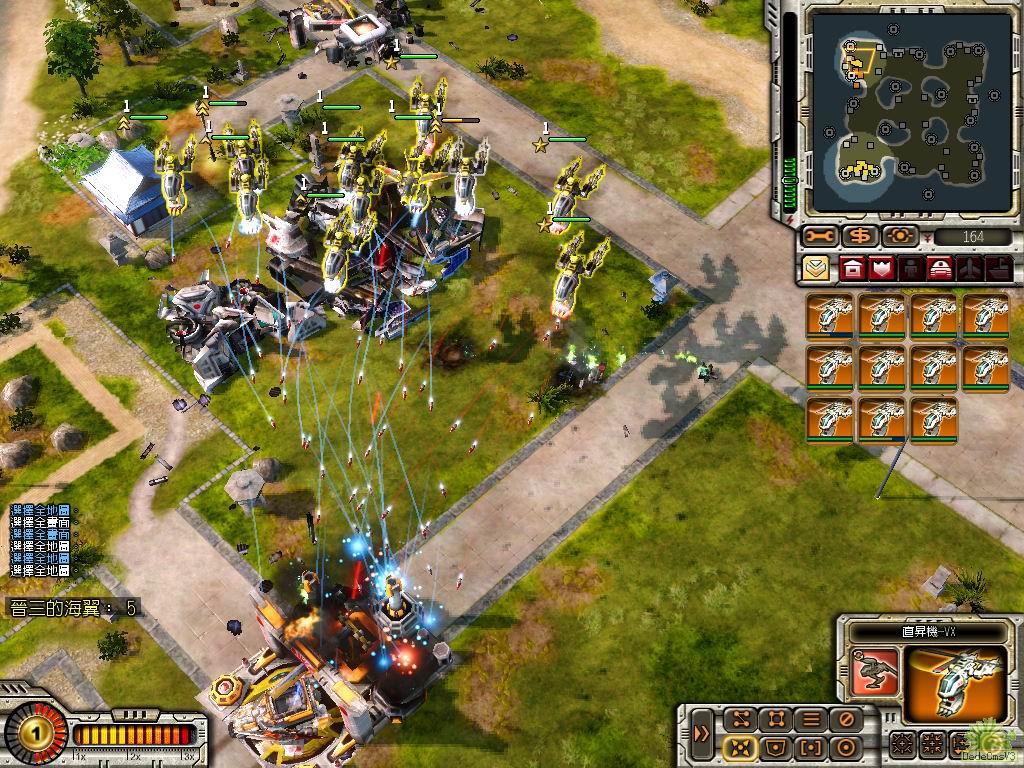The width and height of the screenshot is (1024, 768).
Task: Switch to the structures production tab
Action: pos(852,268)
